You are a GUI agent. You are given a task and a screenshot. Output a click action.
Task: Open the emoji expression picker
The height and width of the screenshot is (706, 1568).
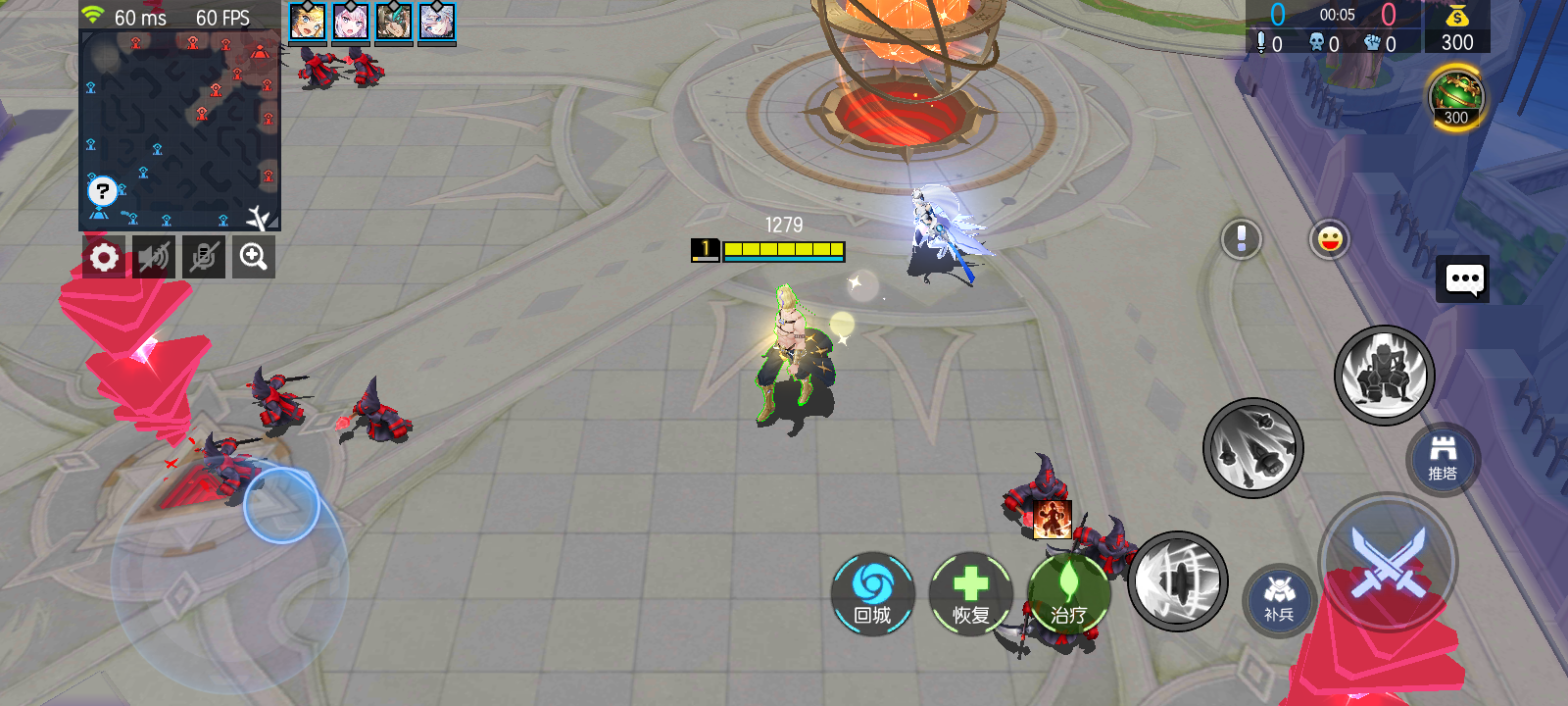coord(1329,238)
